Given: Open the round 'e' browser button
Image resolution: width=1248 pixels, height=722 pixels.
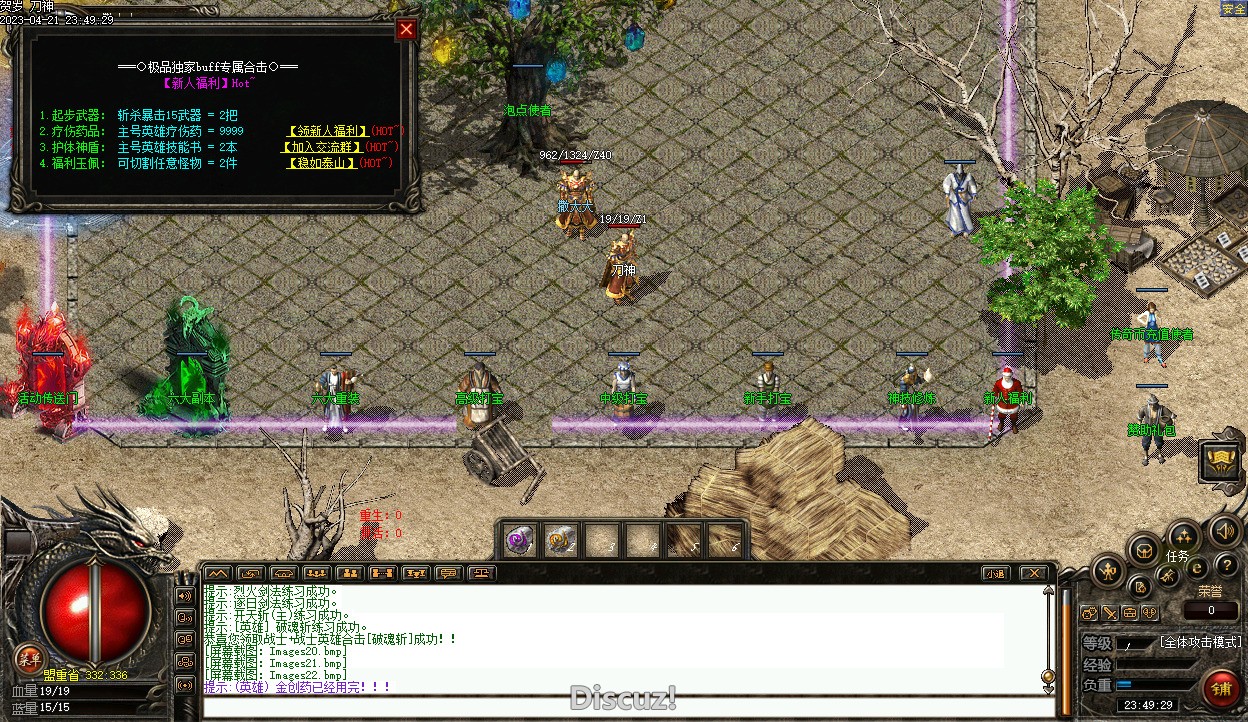Looking at the screenshot, I should (x=1197, y=568).
